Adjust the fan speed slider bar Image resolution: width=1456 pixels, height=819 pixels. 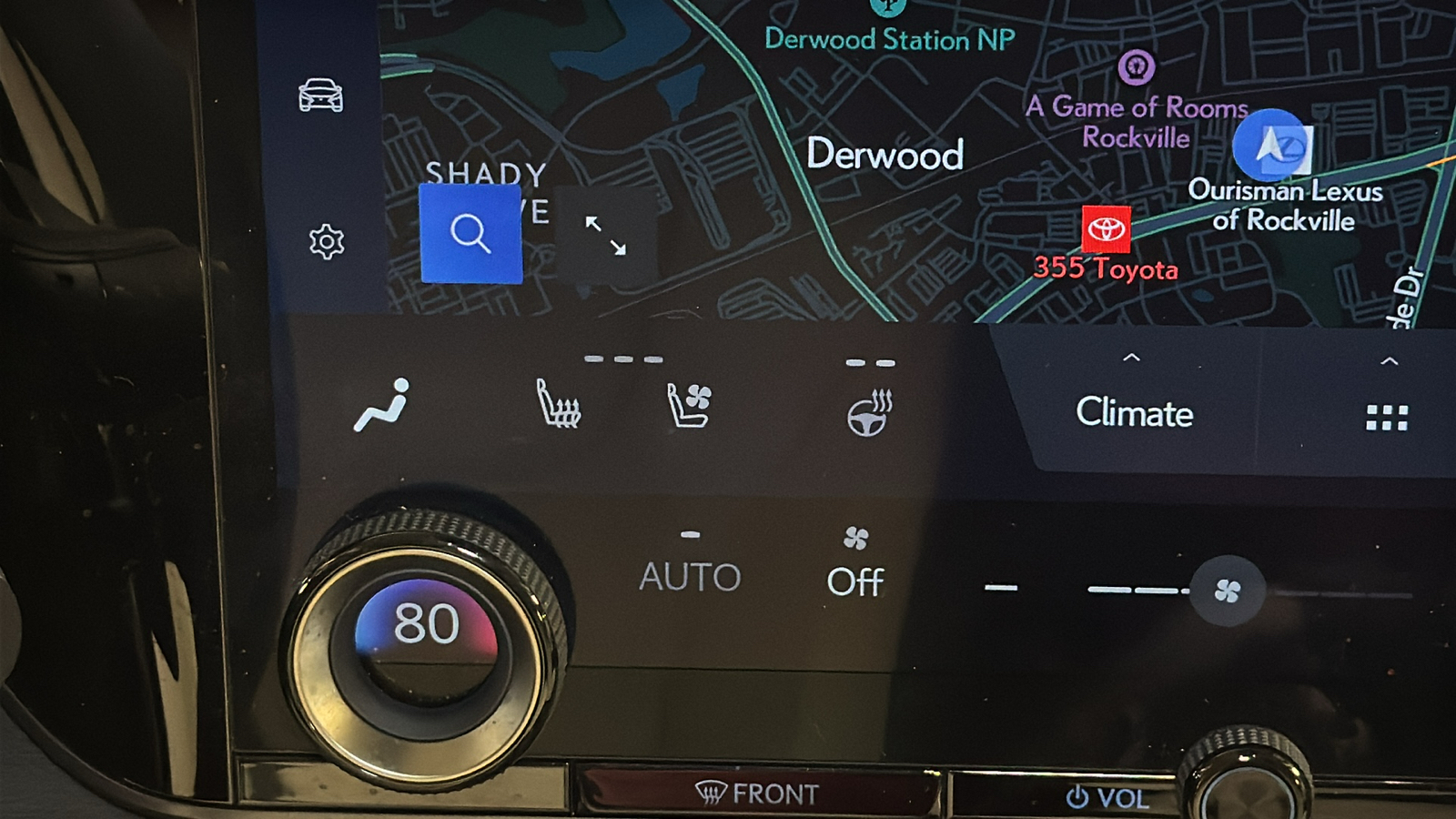1119,590
